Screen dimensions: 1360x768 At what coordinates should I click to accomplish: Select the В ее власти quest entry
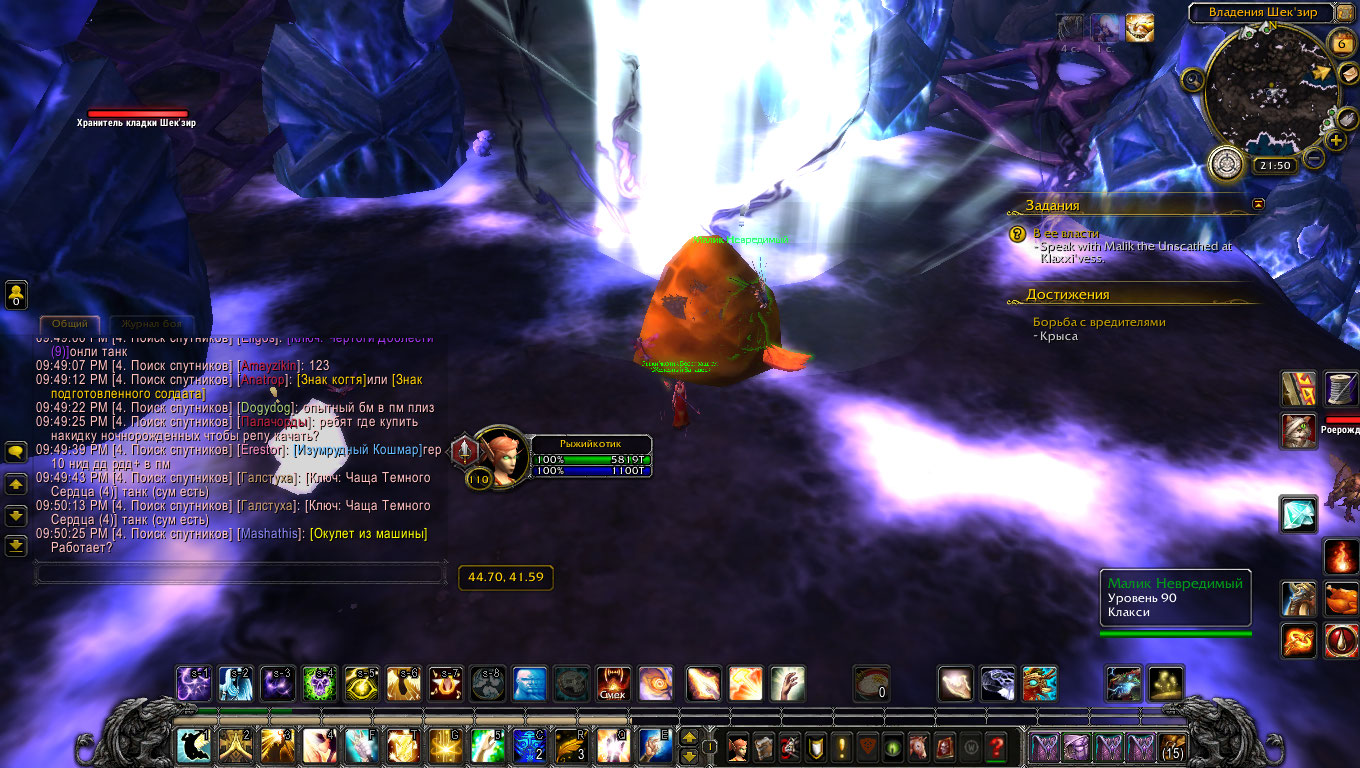coord(1066,233)
